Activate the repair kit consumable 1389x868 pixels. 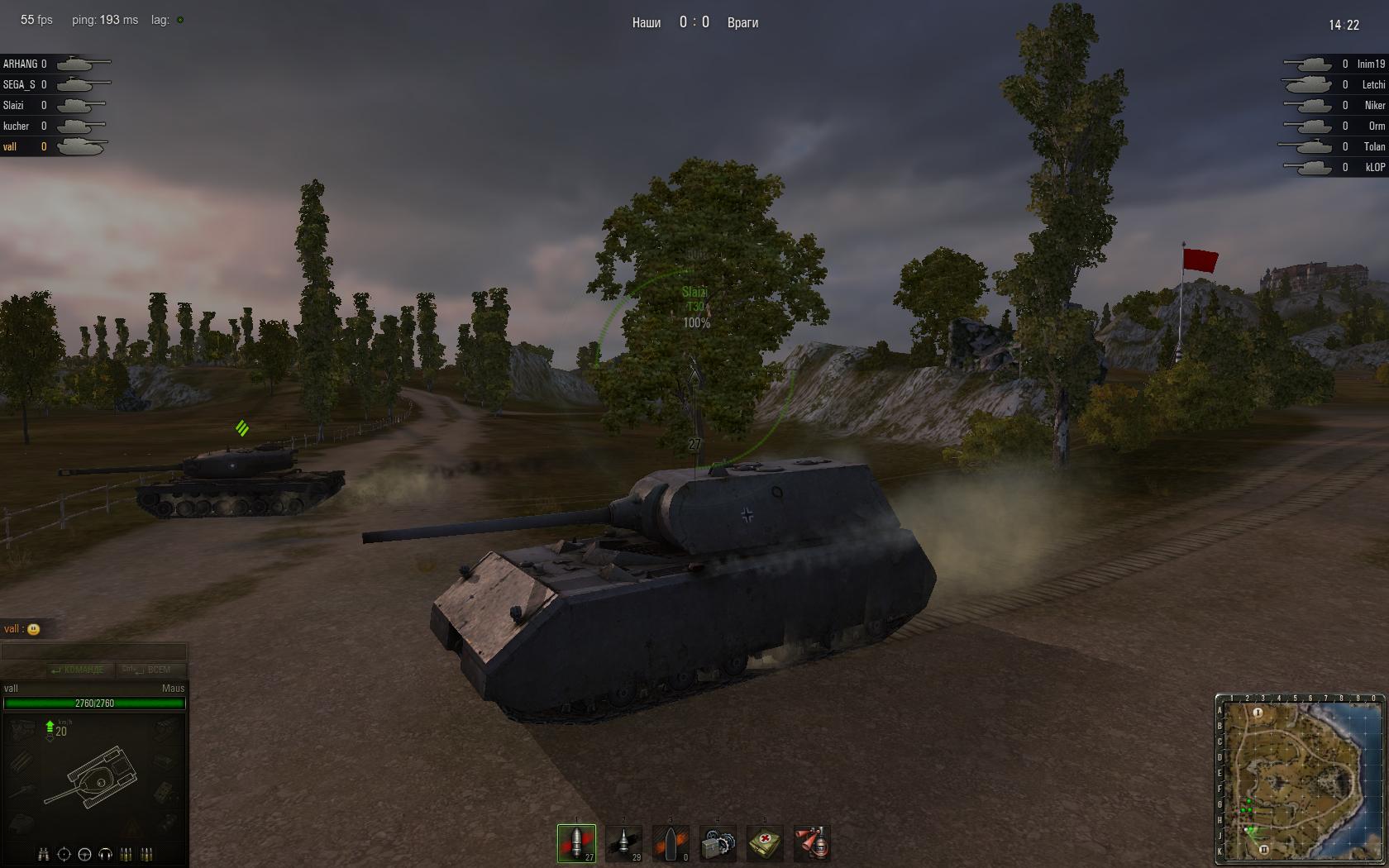pos(718,842)
